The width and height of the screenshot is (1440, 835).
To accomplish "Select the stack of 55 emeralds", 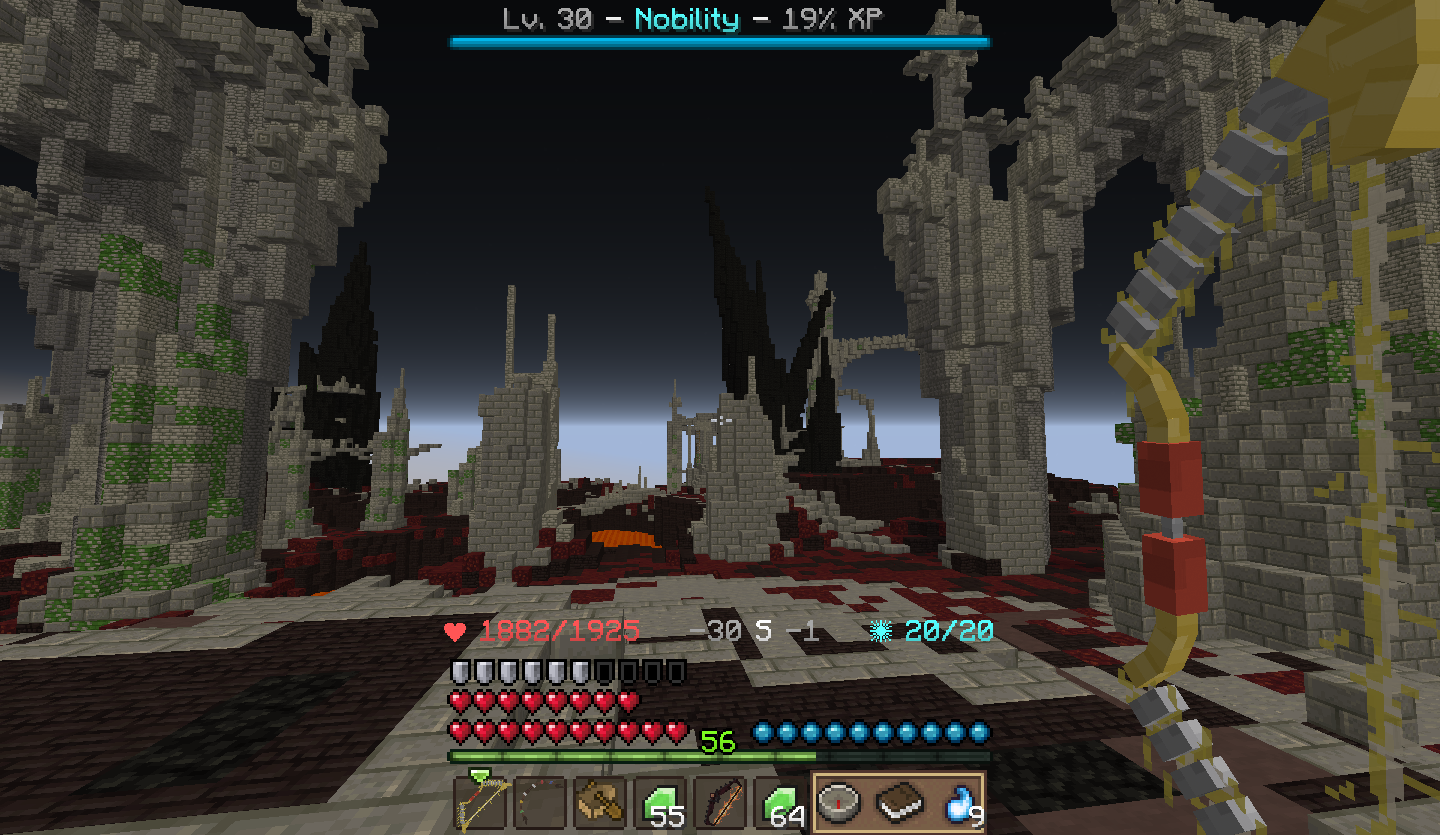I will (x=660, y=802).
